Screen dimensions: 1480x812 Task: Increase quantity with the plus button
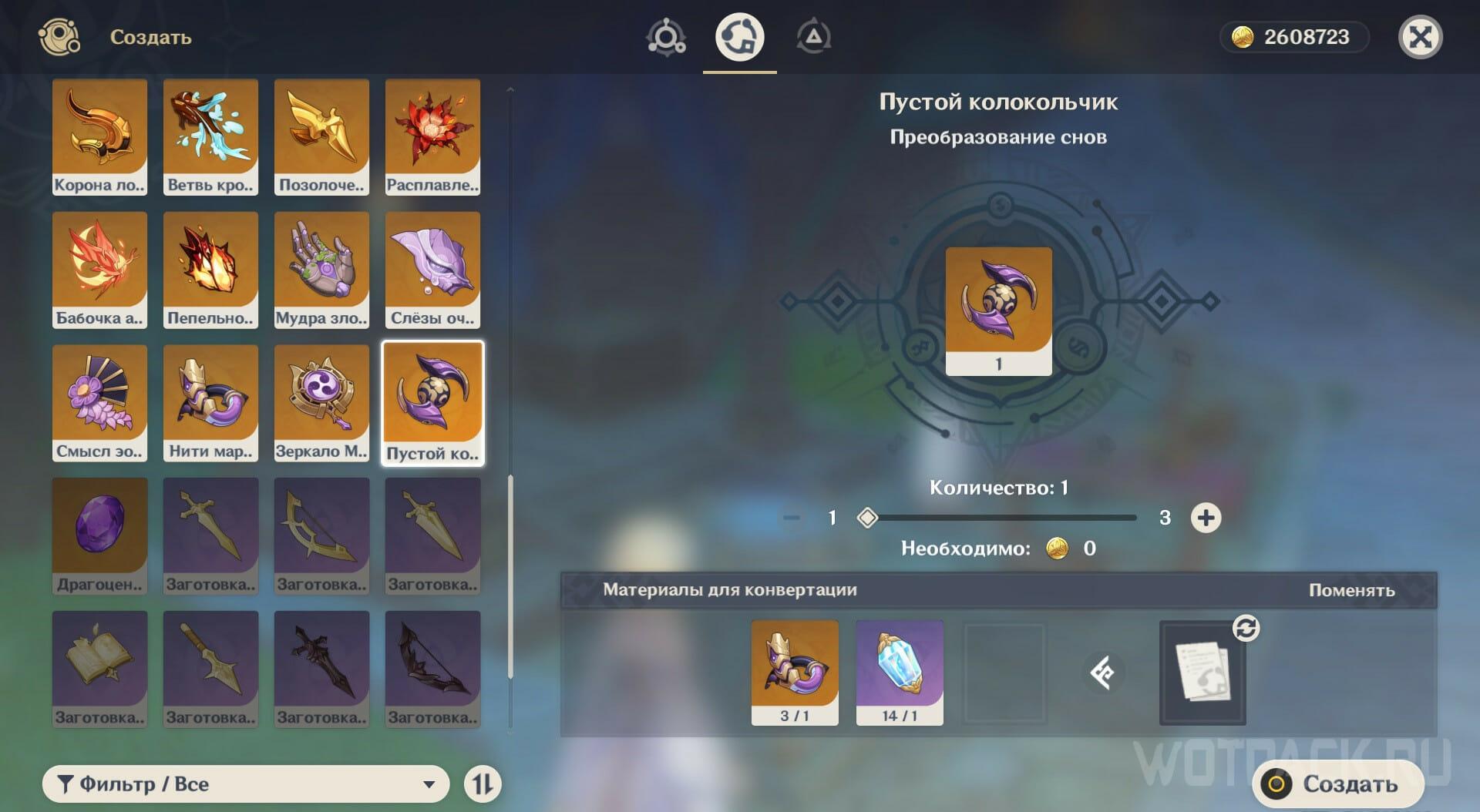tap(1206, 518)
